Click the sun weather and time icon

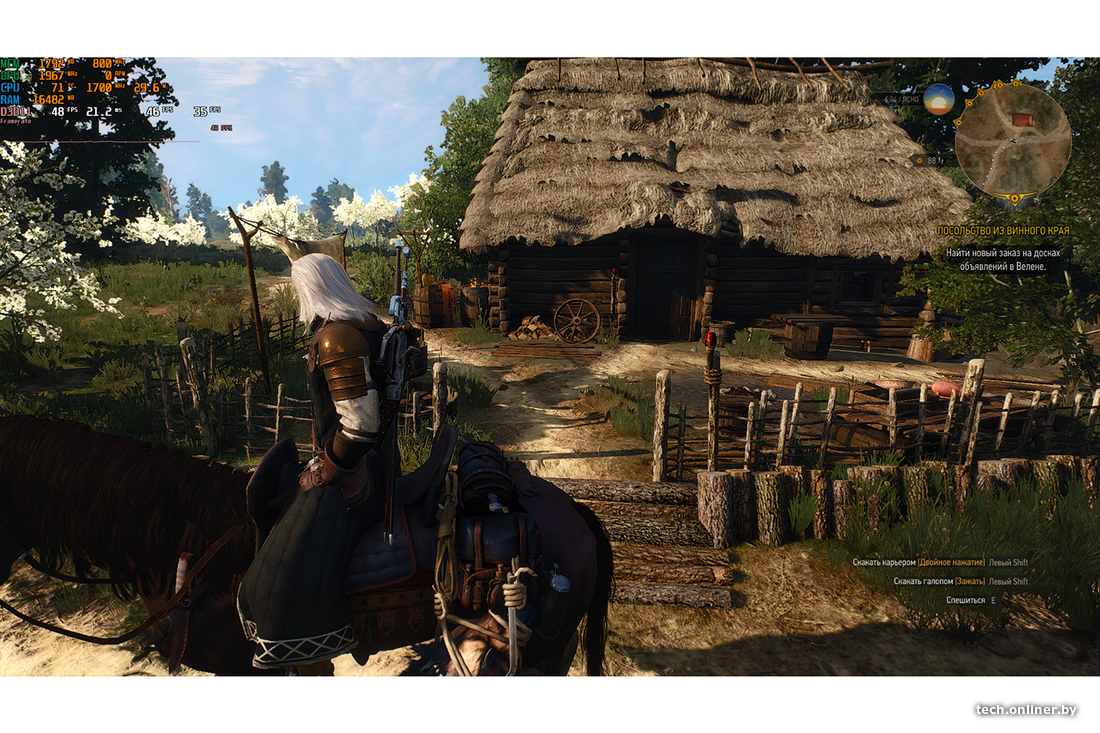tap(939, 99)
